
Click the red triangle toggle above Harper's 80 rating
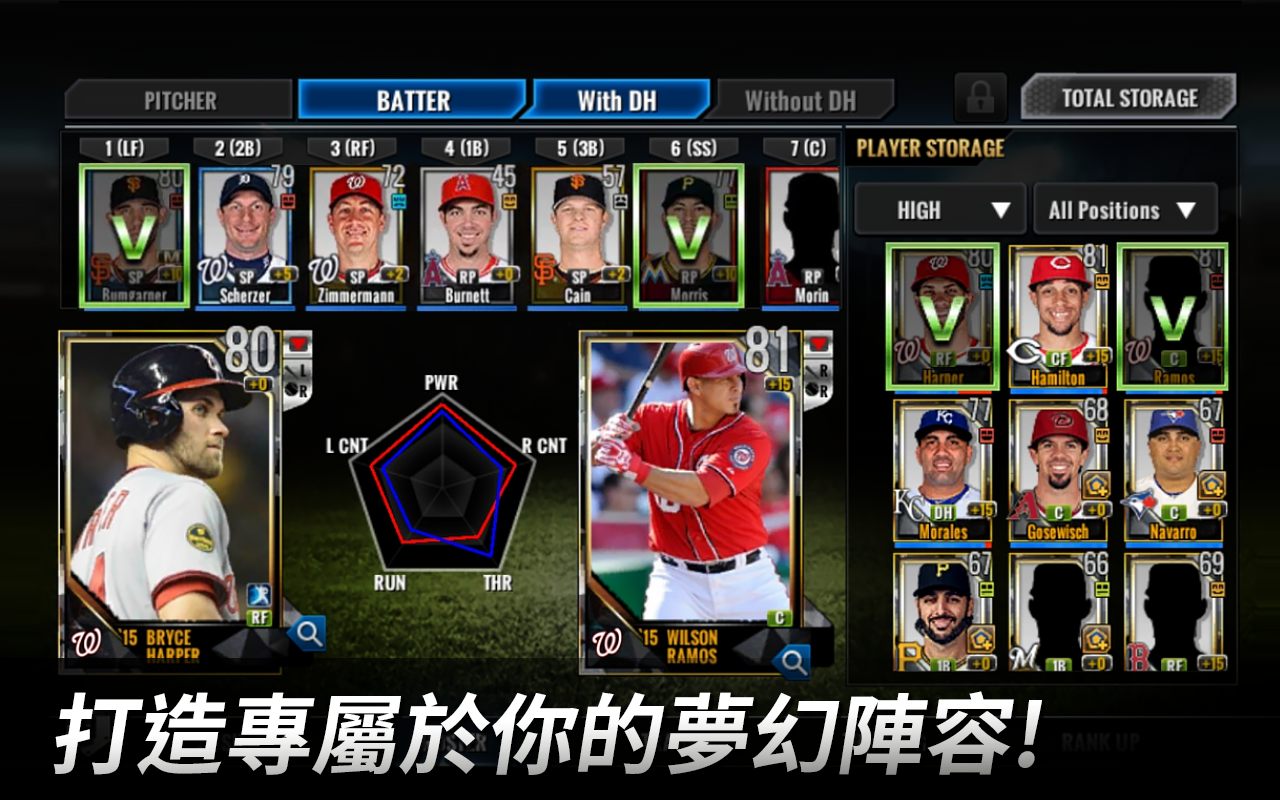(x=300, y=345)
